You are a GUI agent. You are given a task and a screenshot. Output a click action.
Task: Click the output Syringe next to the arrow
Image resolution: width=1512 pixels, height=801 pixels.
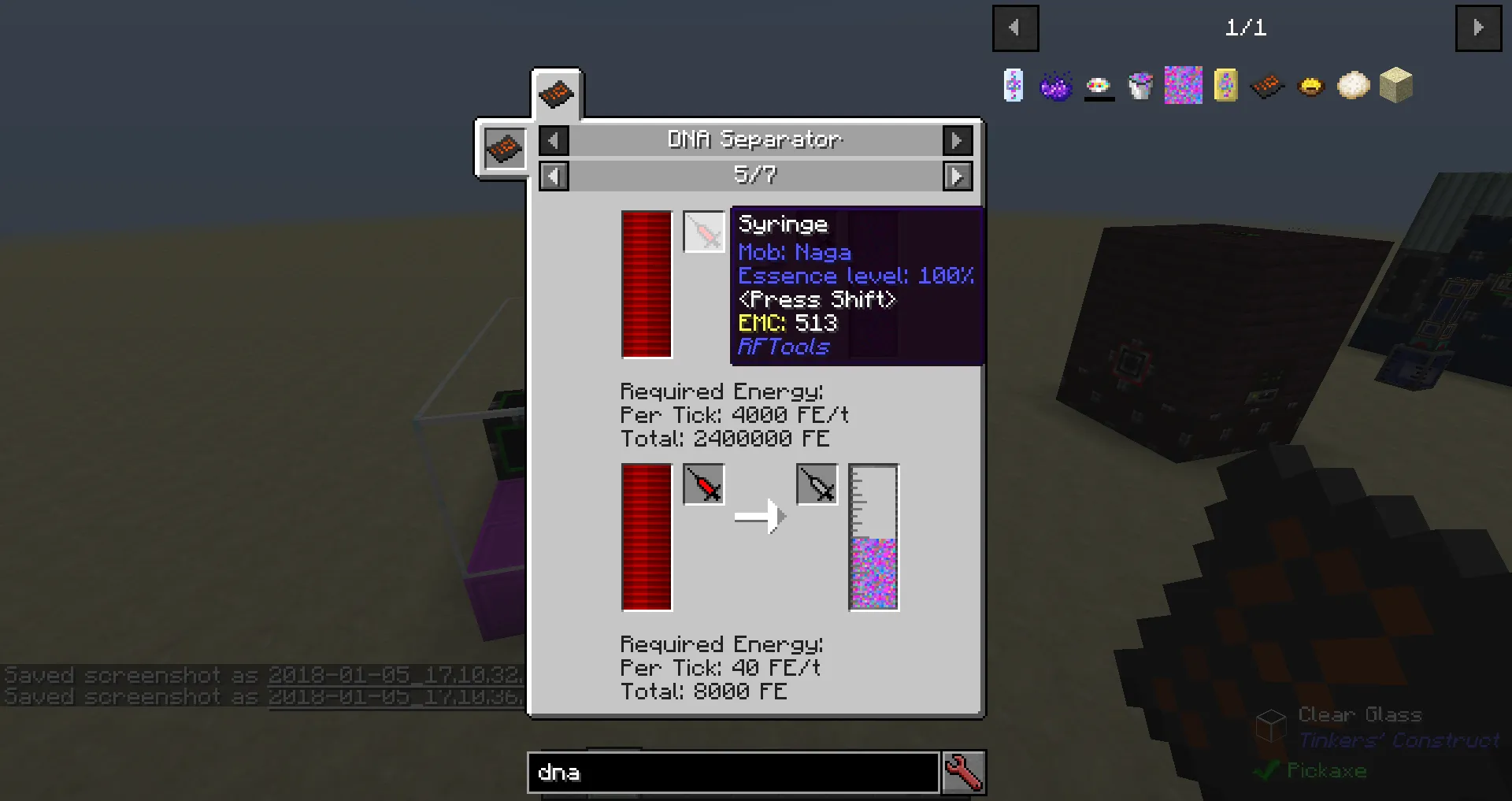click(817, 485)
